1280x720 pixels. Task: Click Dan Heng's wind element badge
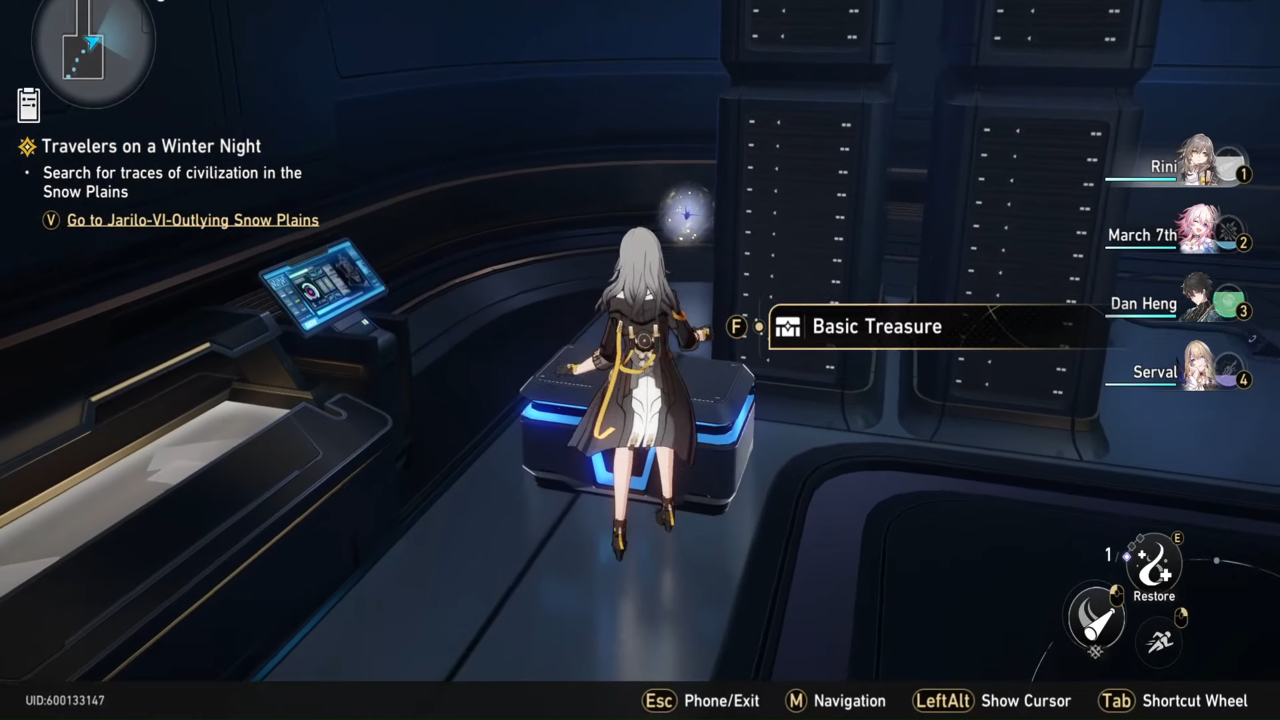tap(1230, 303)
